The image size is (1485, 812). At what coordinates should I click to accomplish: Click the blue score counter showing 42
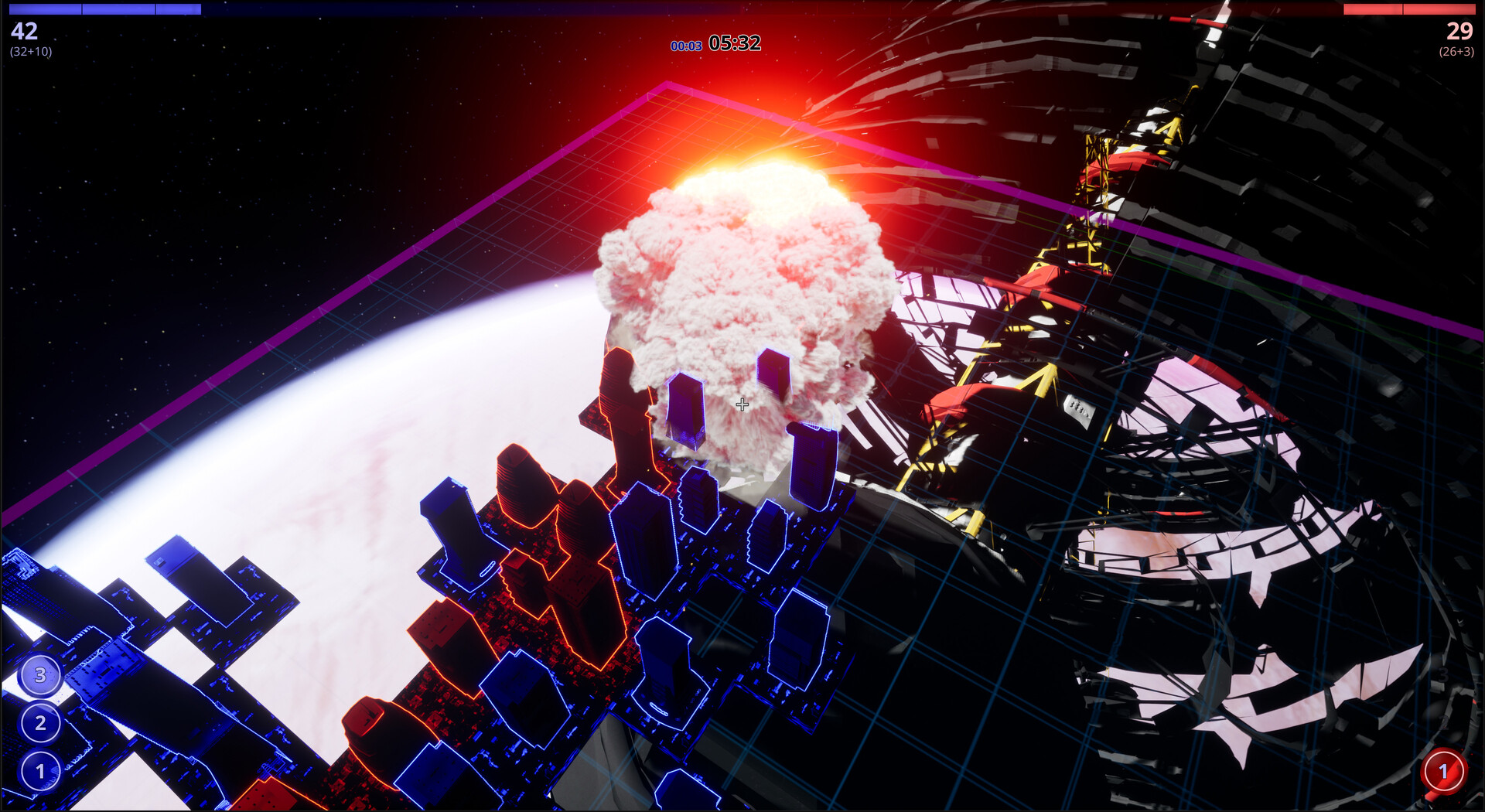click(23, 32)
